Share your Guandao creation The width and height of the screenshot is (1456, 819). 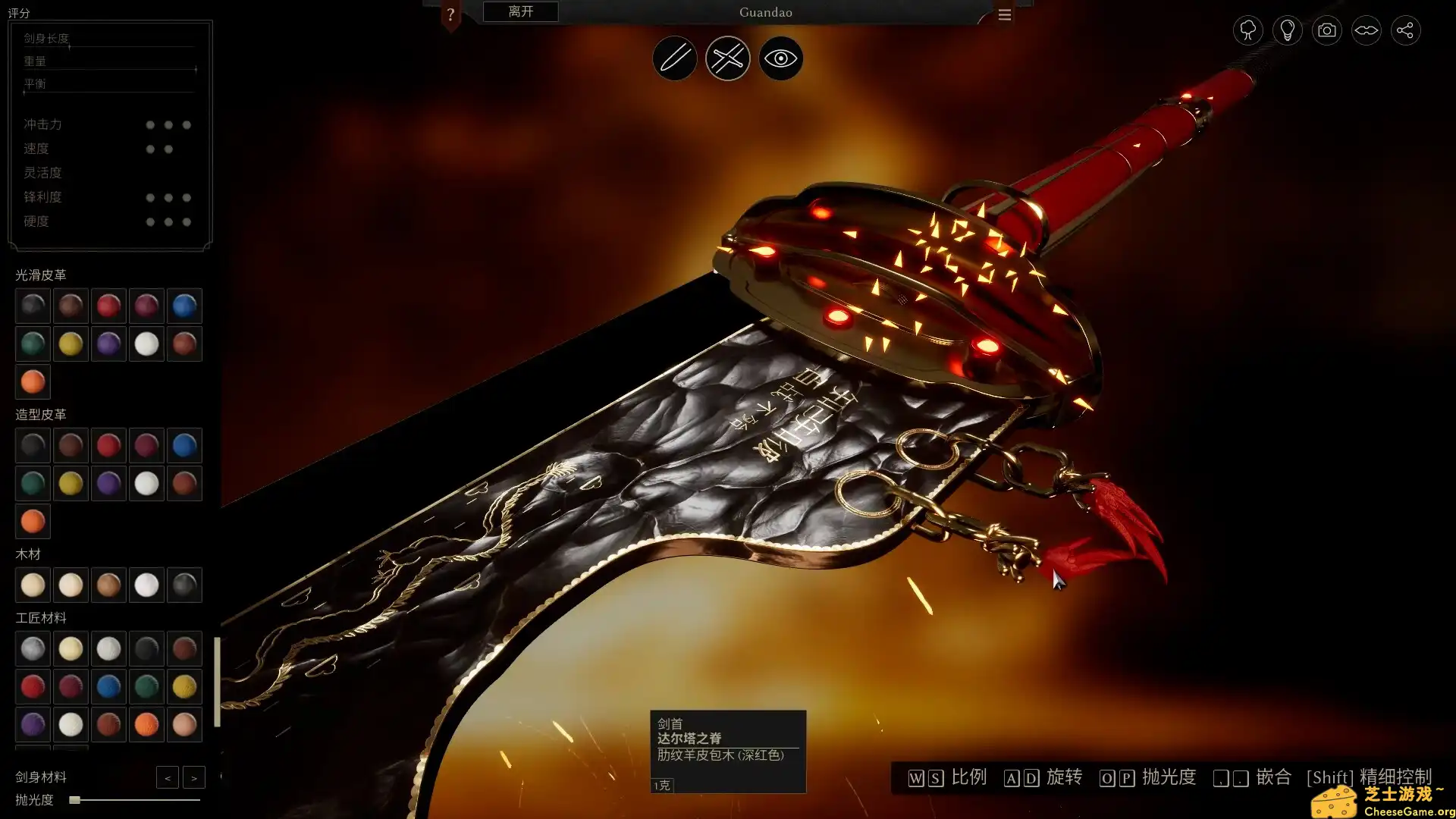point(1405,30)
